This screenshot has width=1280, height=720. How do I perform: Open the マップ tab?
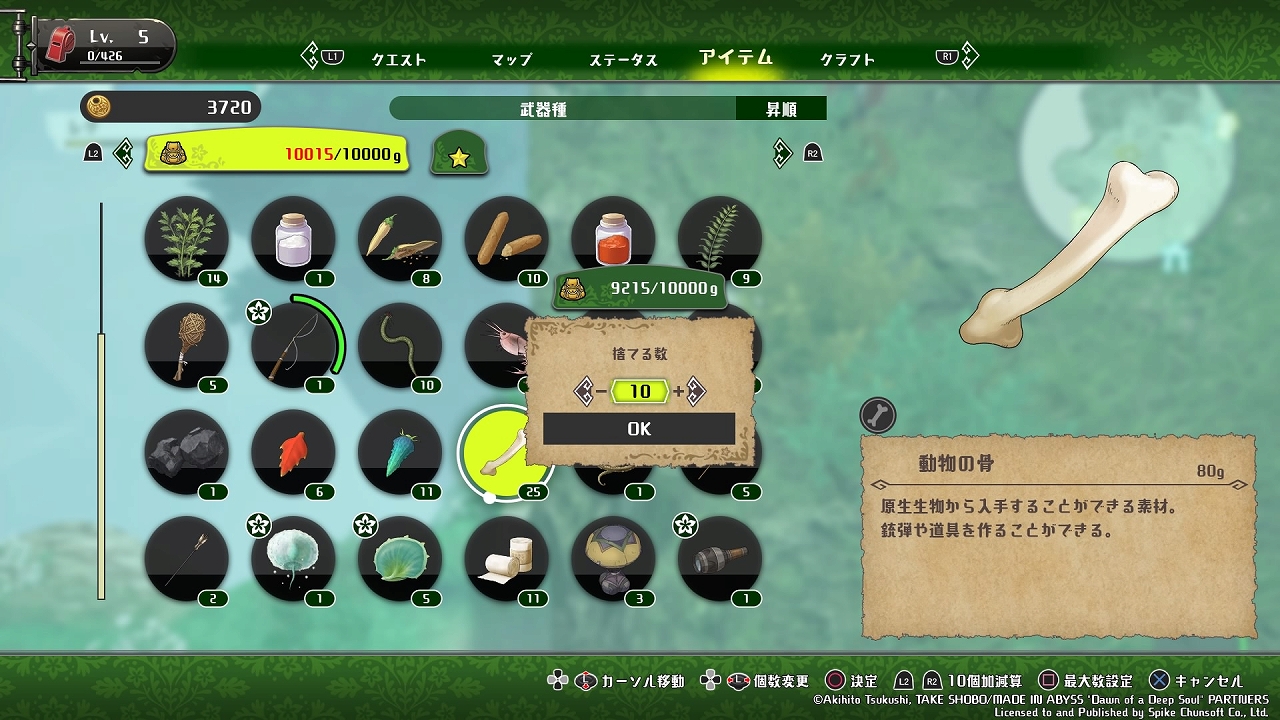click(x=511, y=59)
